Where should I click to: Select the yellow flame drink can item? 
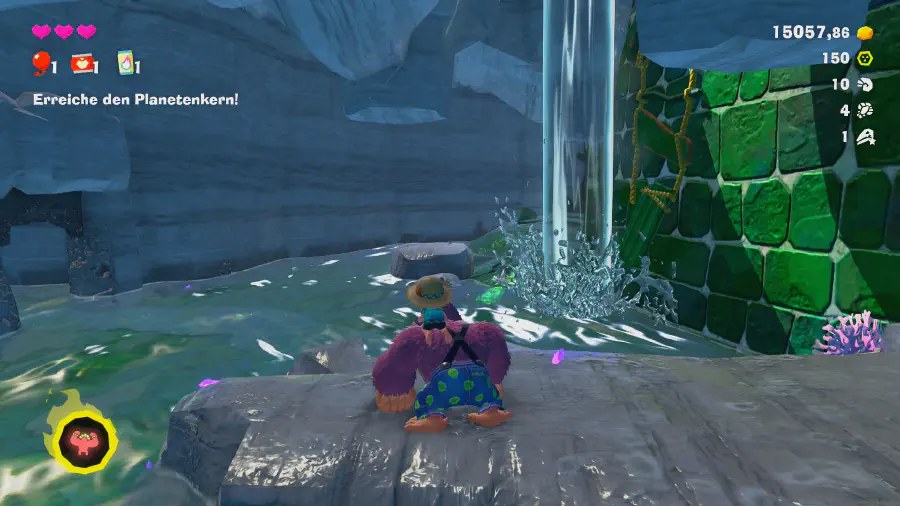126,64
